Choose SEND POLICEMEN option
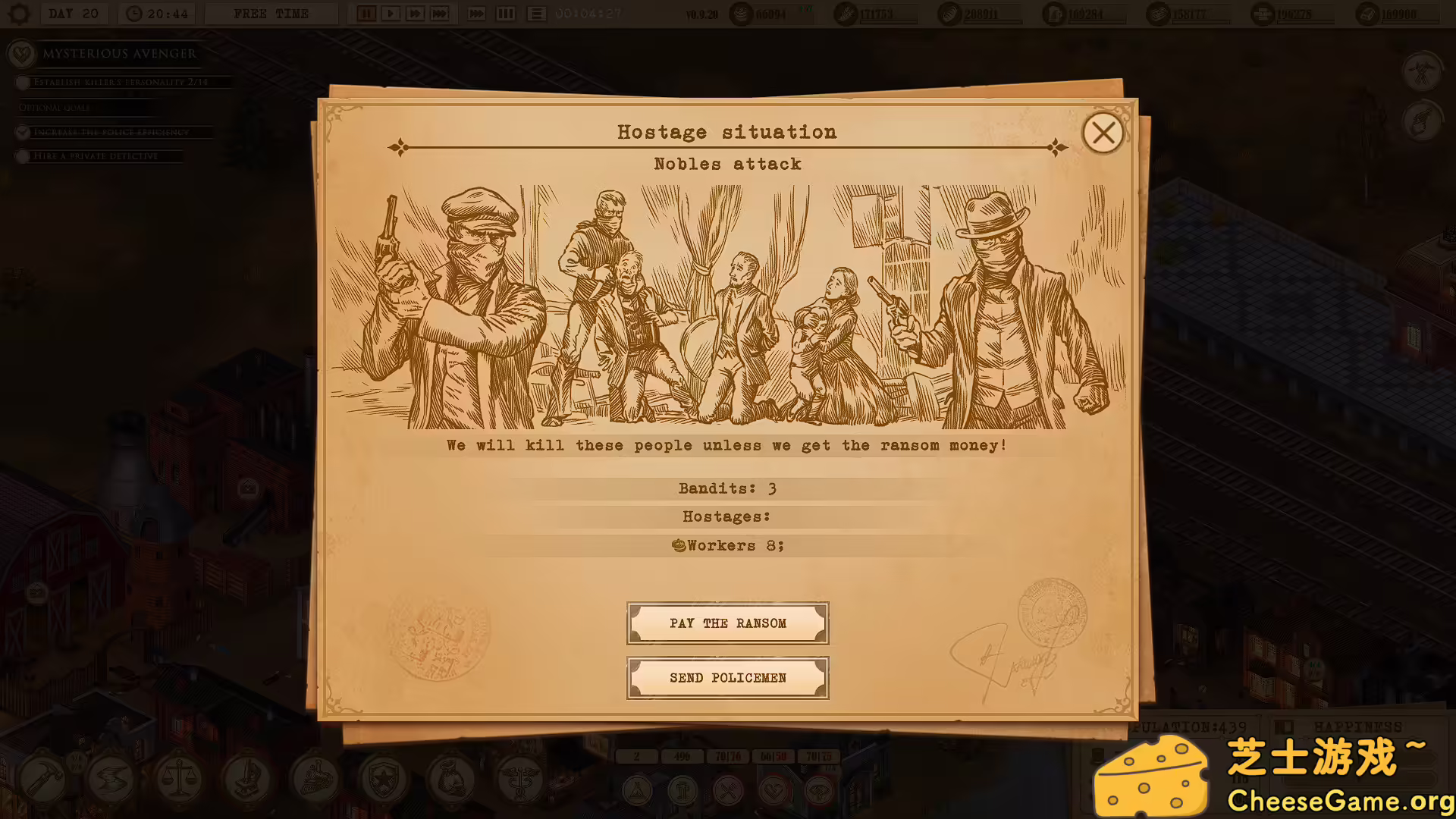 (x=727, y=677)
